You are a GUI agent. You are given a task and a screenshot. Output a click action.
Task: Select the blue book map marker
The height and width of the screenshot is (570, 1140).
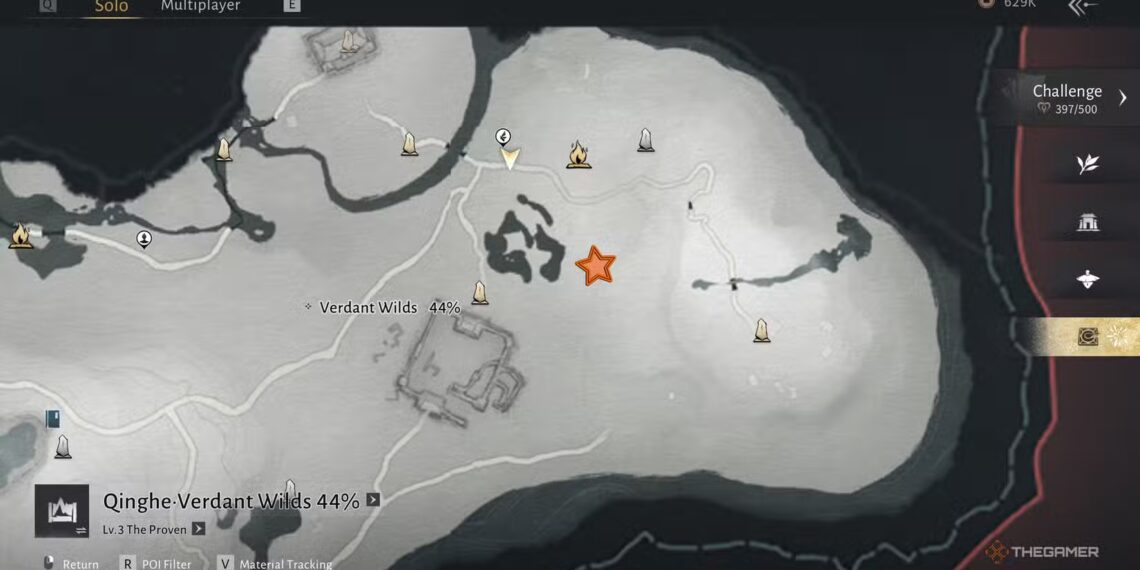[x=53, y=419]
